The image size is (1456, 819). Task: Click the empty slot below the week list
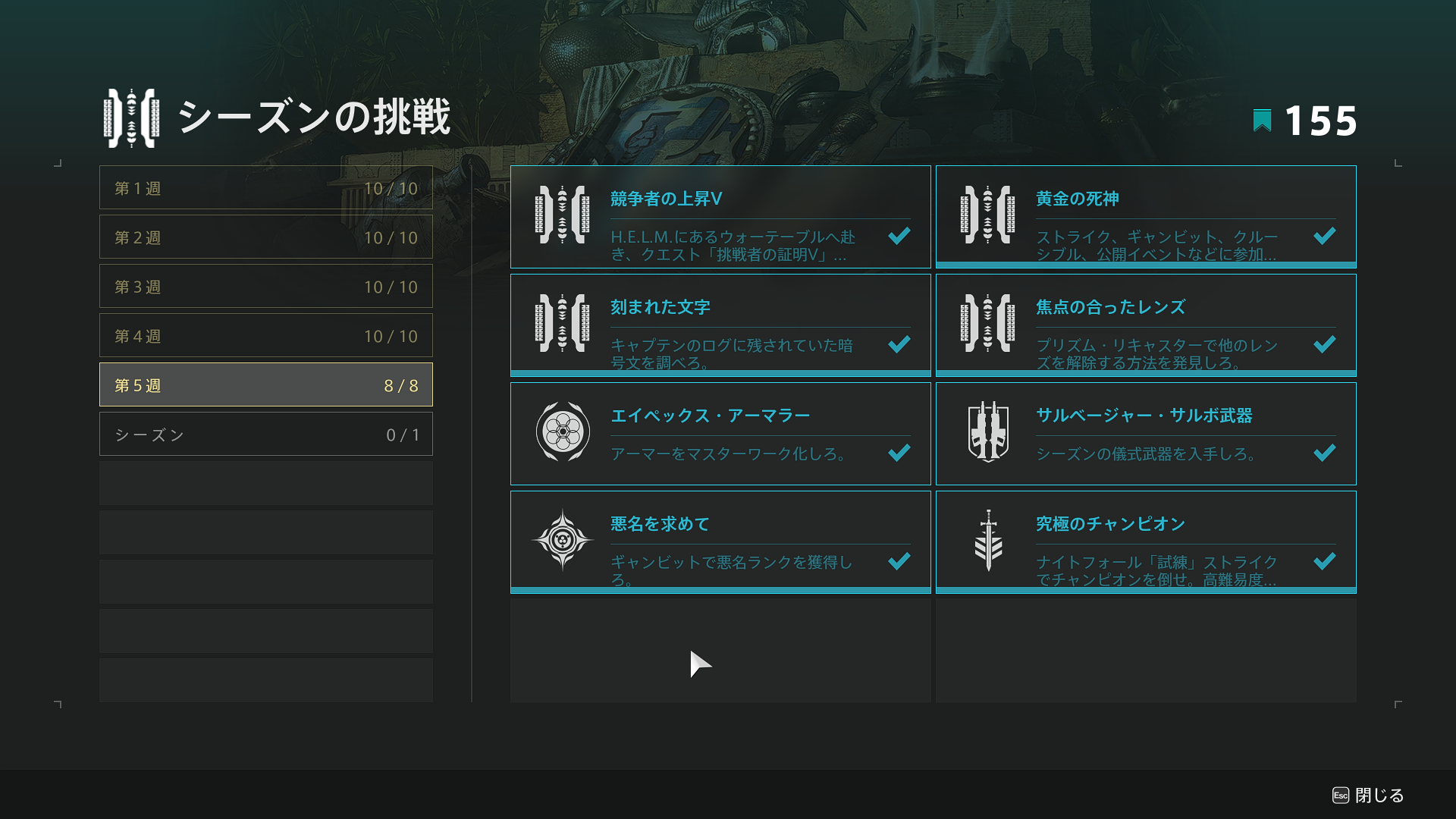(265, 483)
